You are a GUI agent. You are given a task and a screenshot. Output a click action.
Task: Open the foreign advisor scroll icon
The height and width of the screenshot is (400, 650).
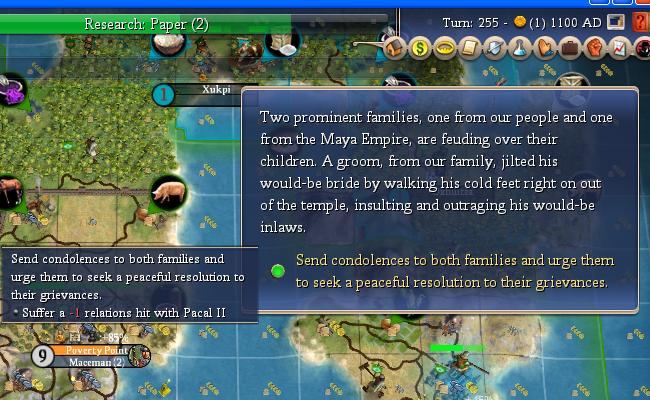470,47
